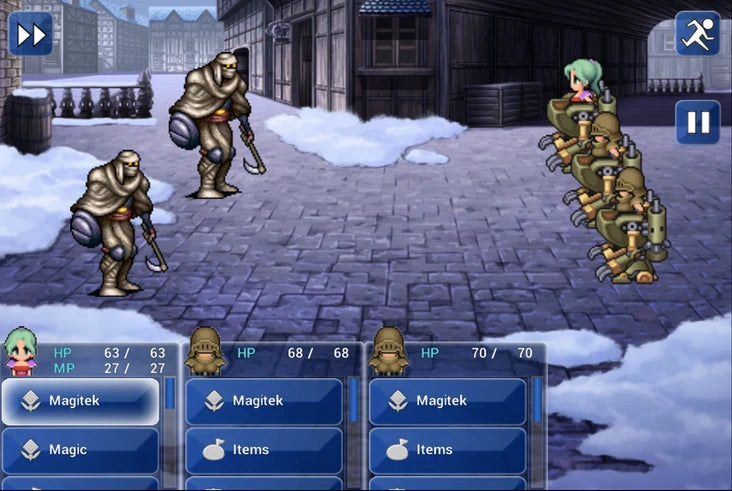The image size is (732, 491).
Task: Select Terra's highlighted Magitek command
Action: coord(80,401)
